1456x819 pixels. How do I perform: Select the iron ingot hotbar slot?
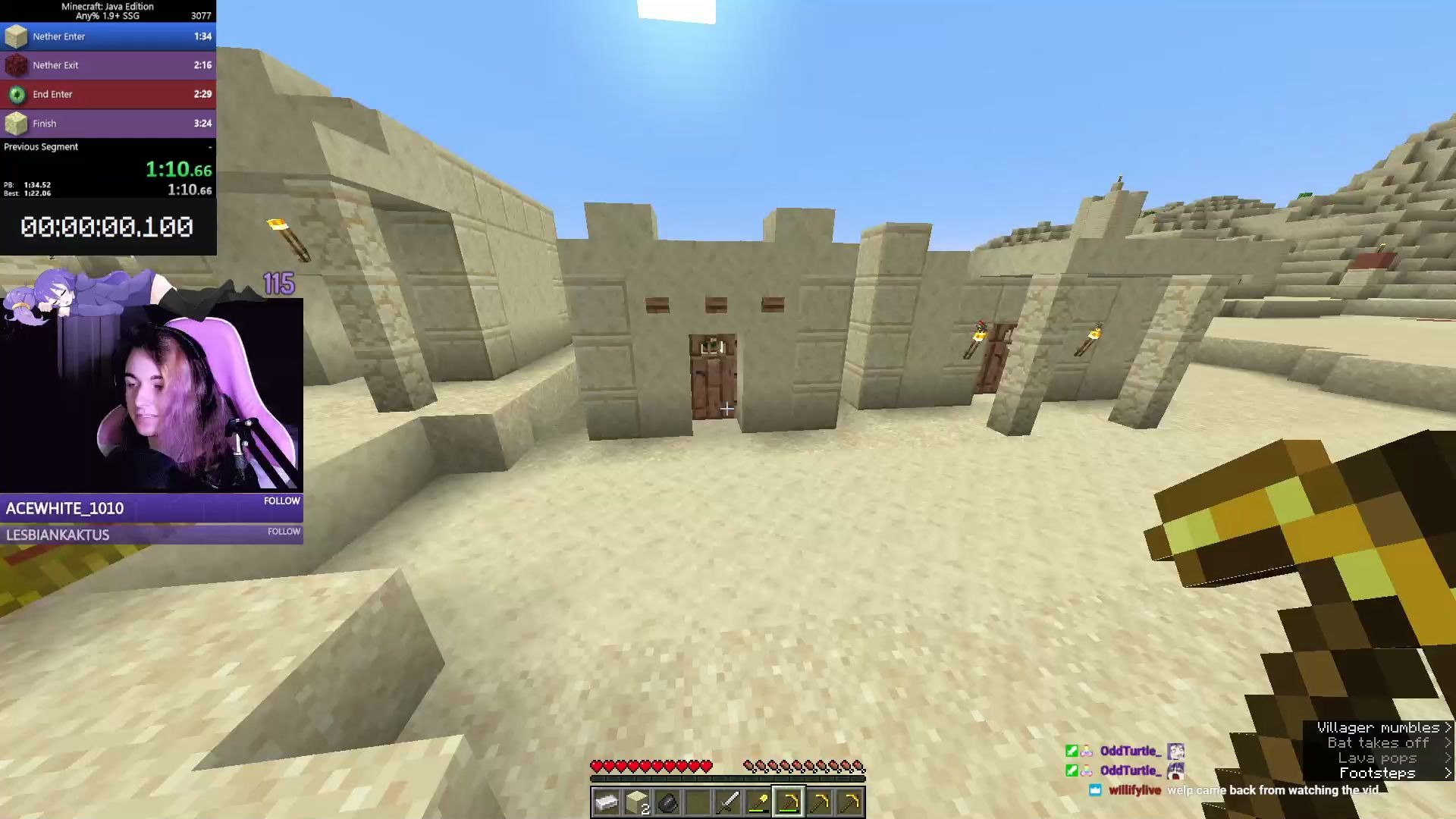607,803
